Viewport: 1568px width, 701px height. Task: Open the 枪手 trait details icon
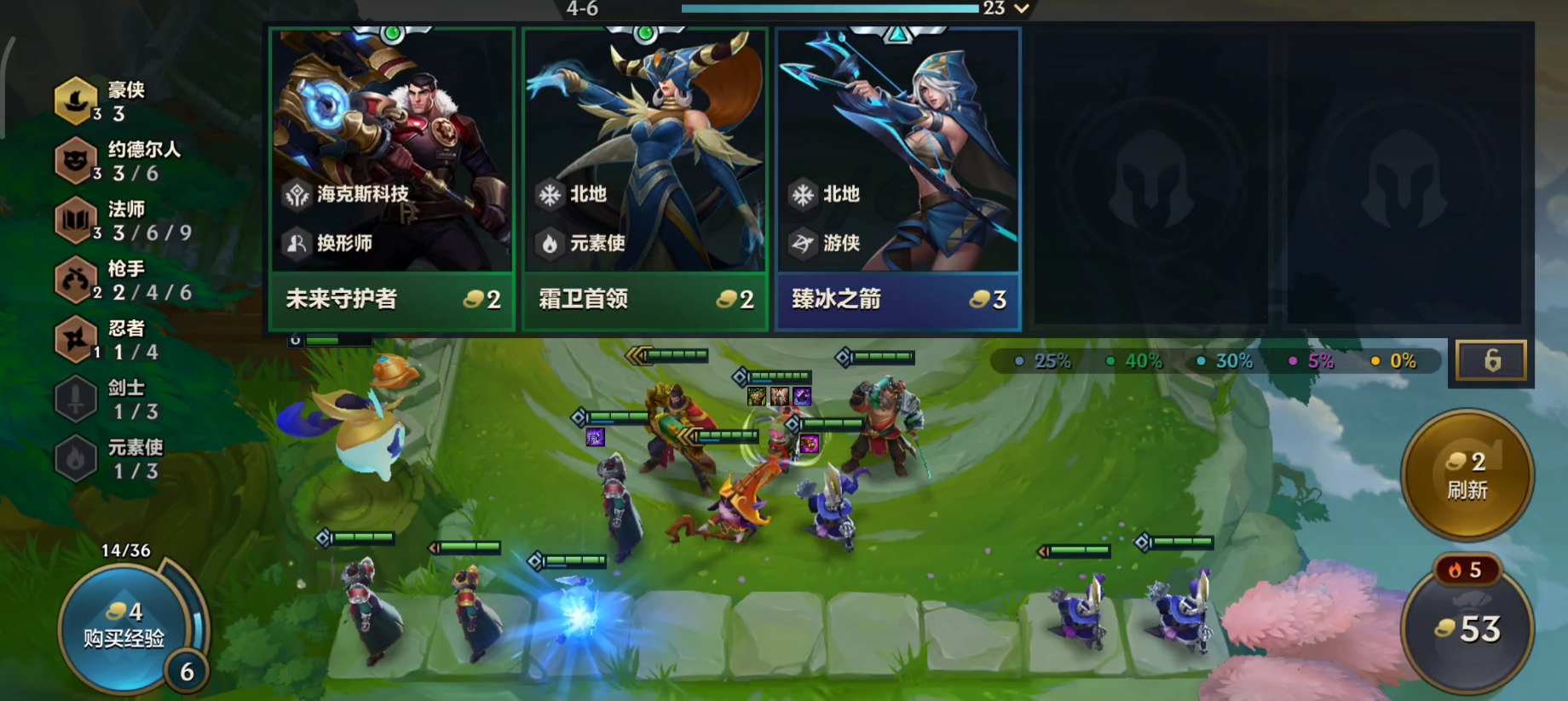[75, 279]
